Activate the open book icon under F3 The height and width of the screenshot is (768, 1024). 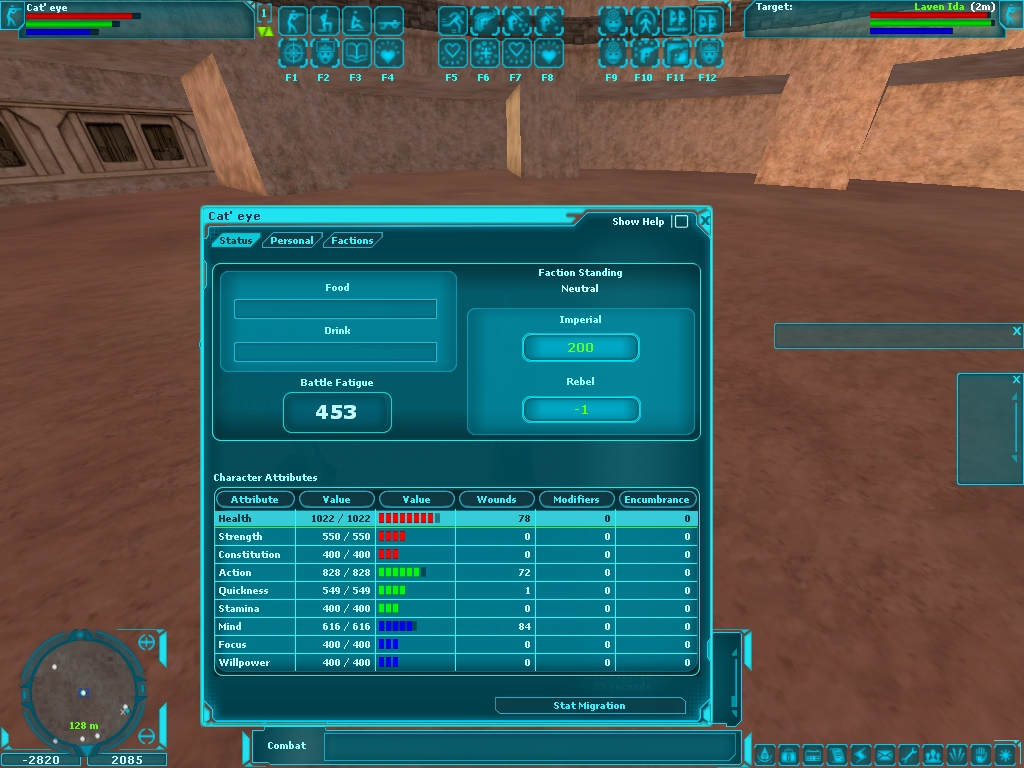[356, 52]
